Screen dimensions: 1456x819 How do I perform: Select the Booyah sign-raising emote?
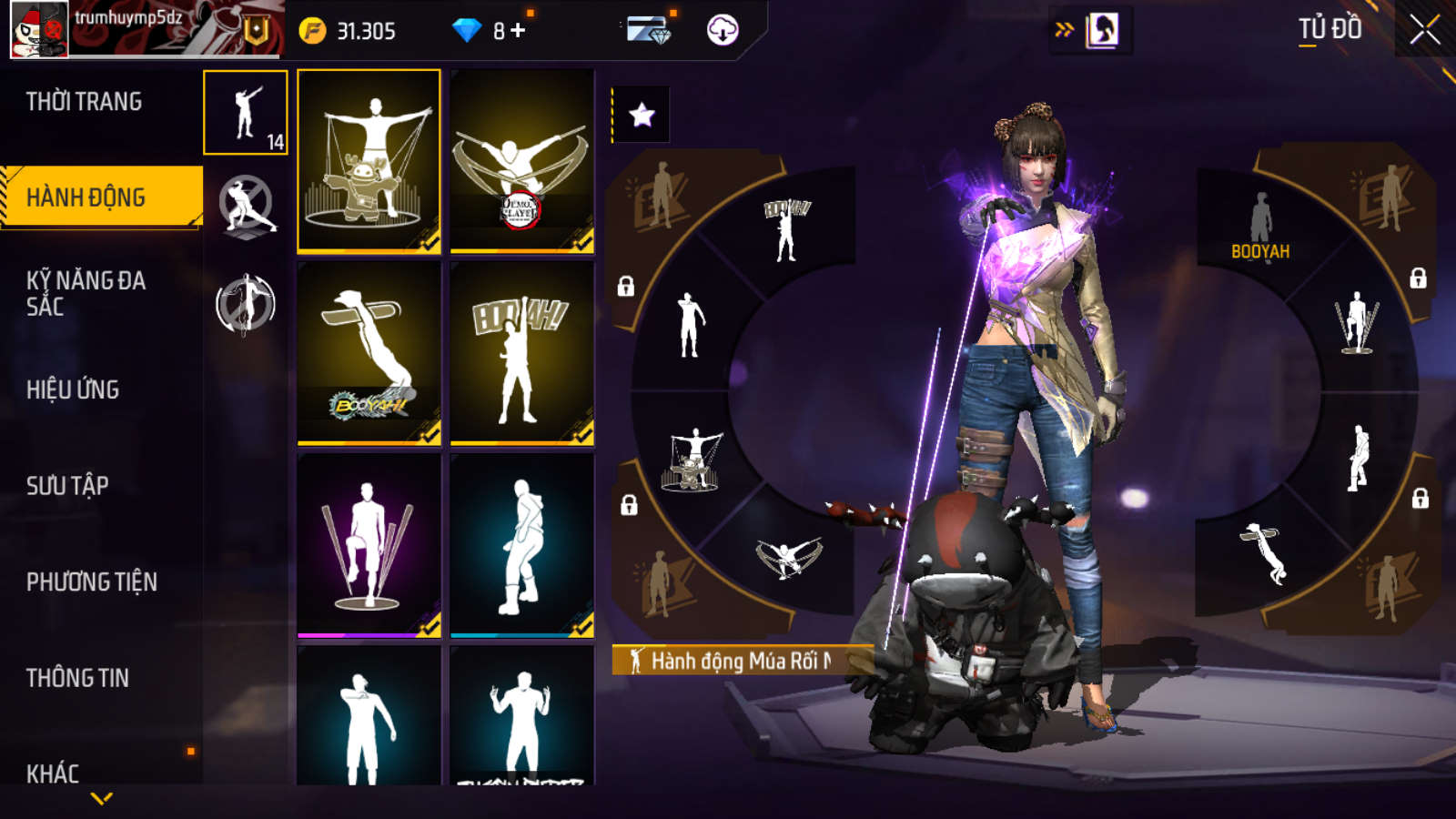coord(521,353)
